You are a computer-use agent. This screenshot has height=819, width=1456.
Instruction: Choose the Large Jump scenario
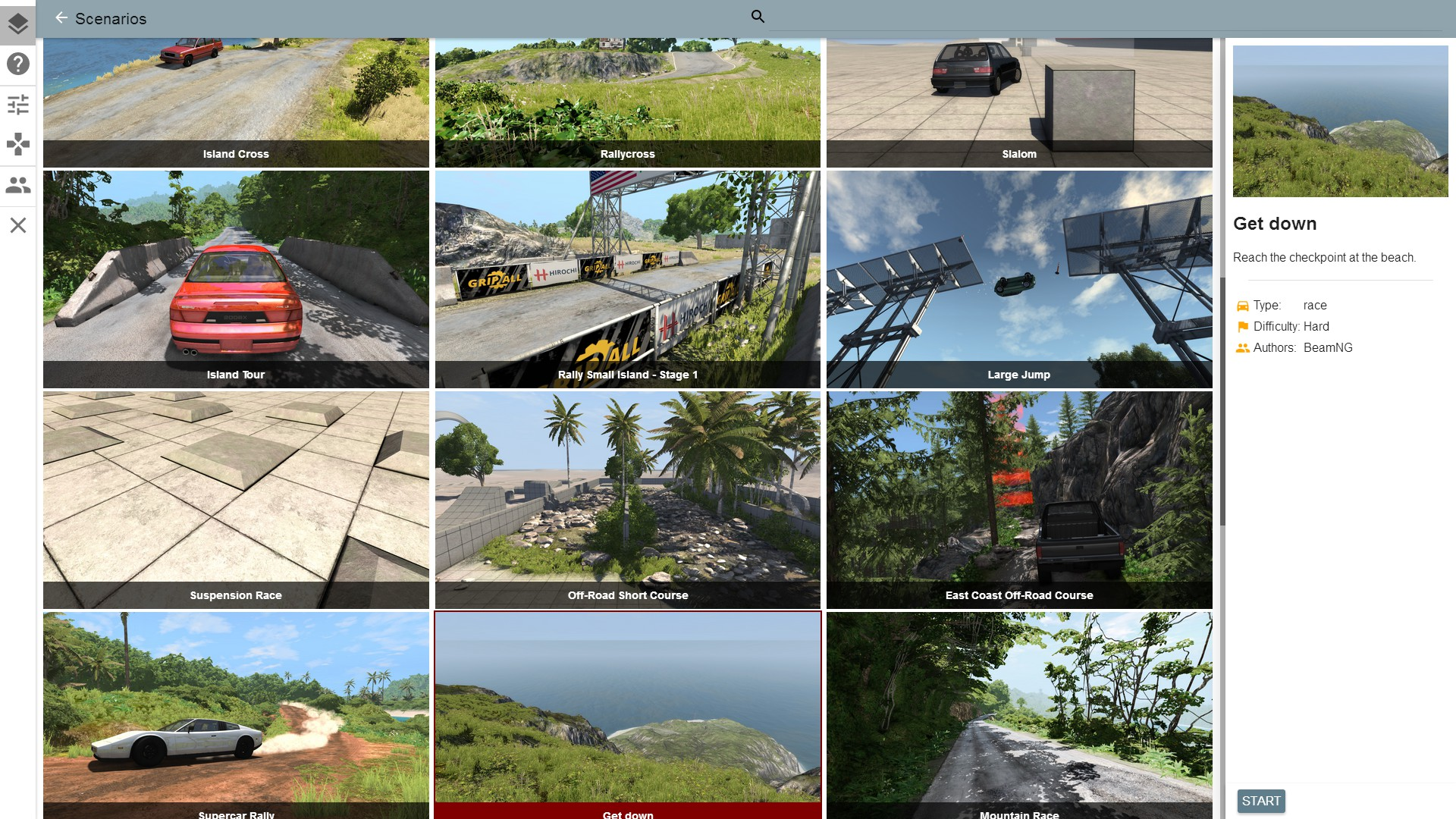tap(1018, 279)
